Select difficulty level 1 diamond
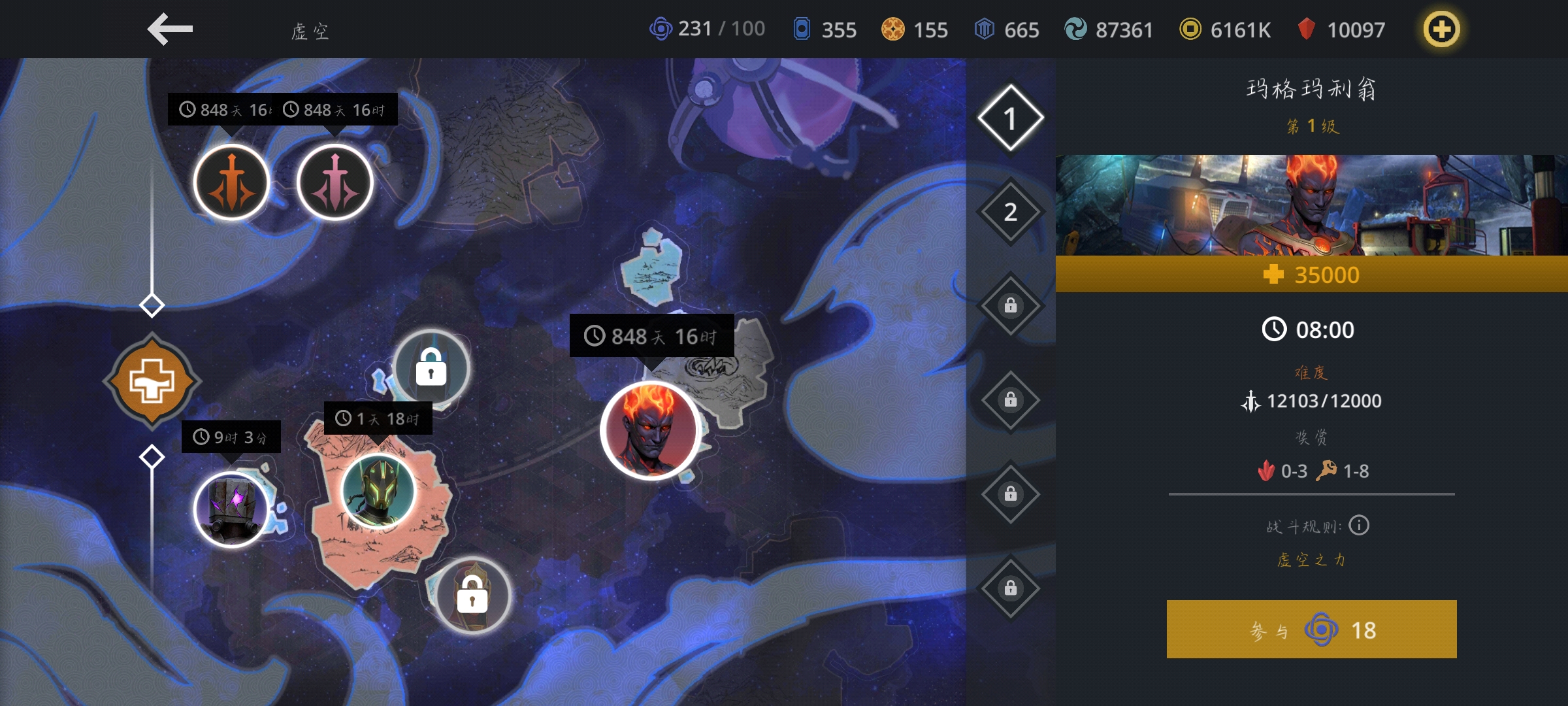The height and width of the screenshot is (706, 1568). coord(1010,118)
